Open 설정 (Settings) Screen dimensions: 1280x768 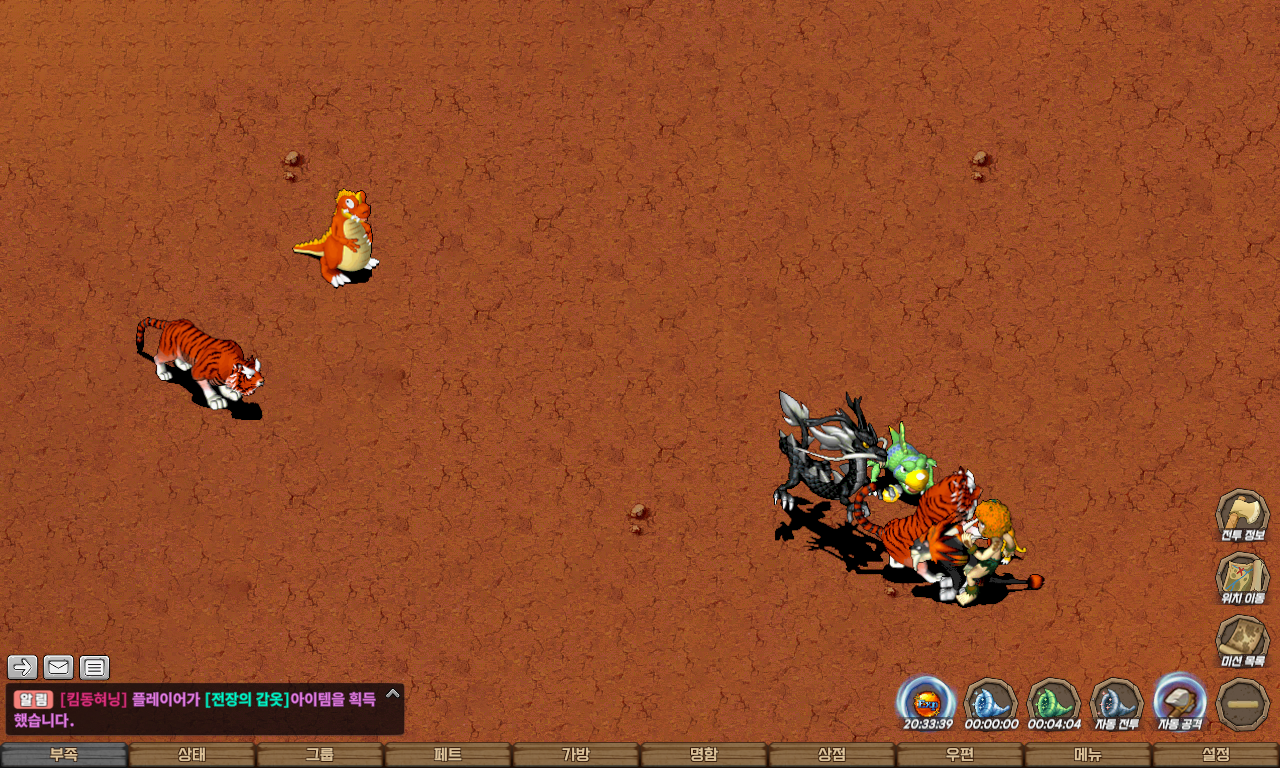point(1216,755)
